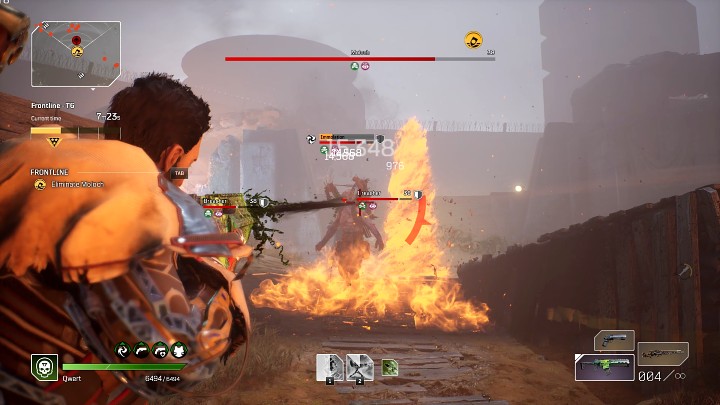Viewport: 720px width, 405px height.
Task: Switch to the long sniper rifle slot
Action: (x=663, y=352)
